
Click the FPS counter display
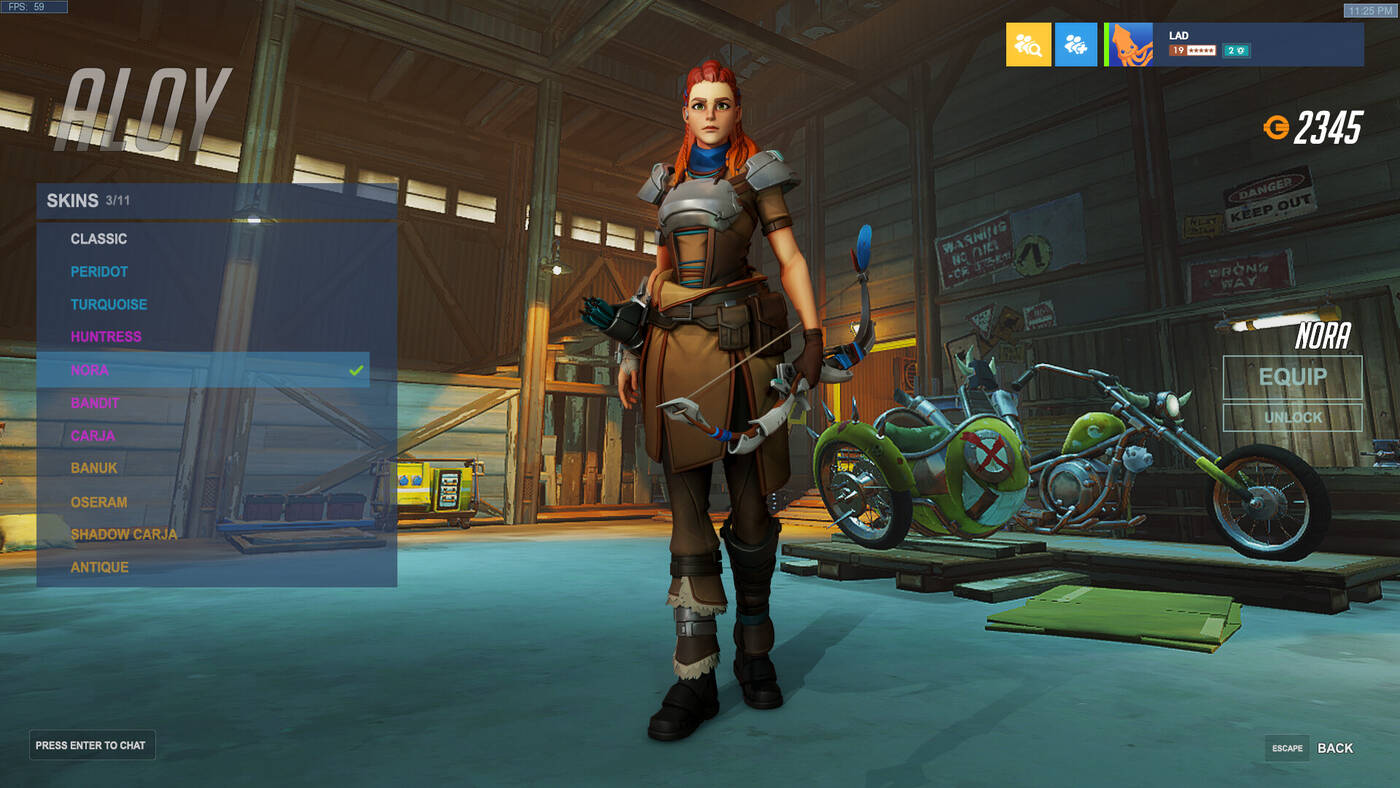click(x=33, y=5)
